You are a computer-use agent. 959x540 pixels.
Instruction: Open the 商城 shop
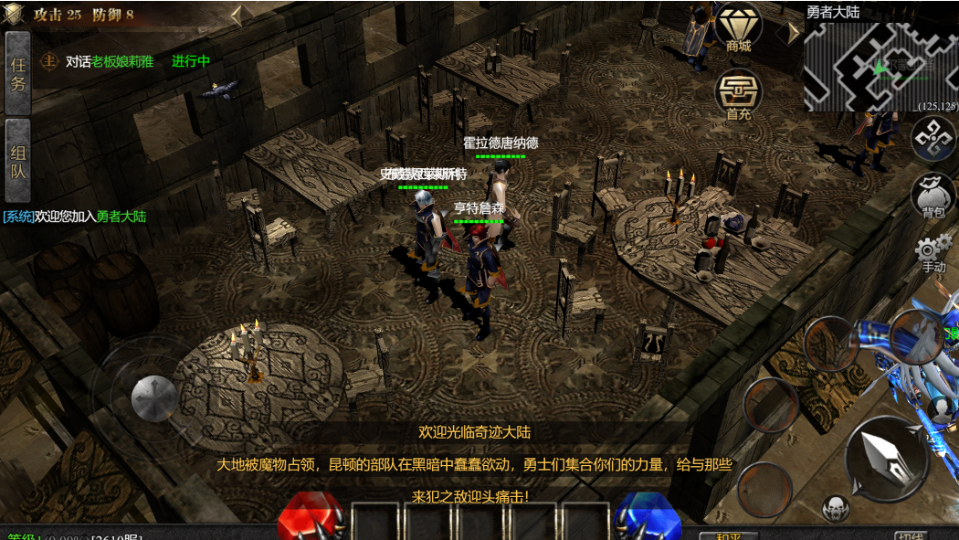tap(739, 28)
